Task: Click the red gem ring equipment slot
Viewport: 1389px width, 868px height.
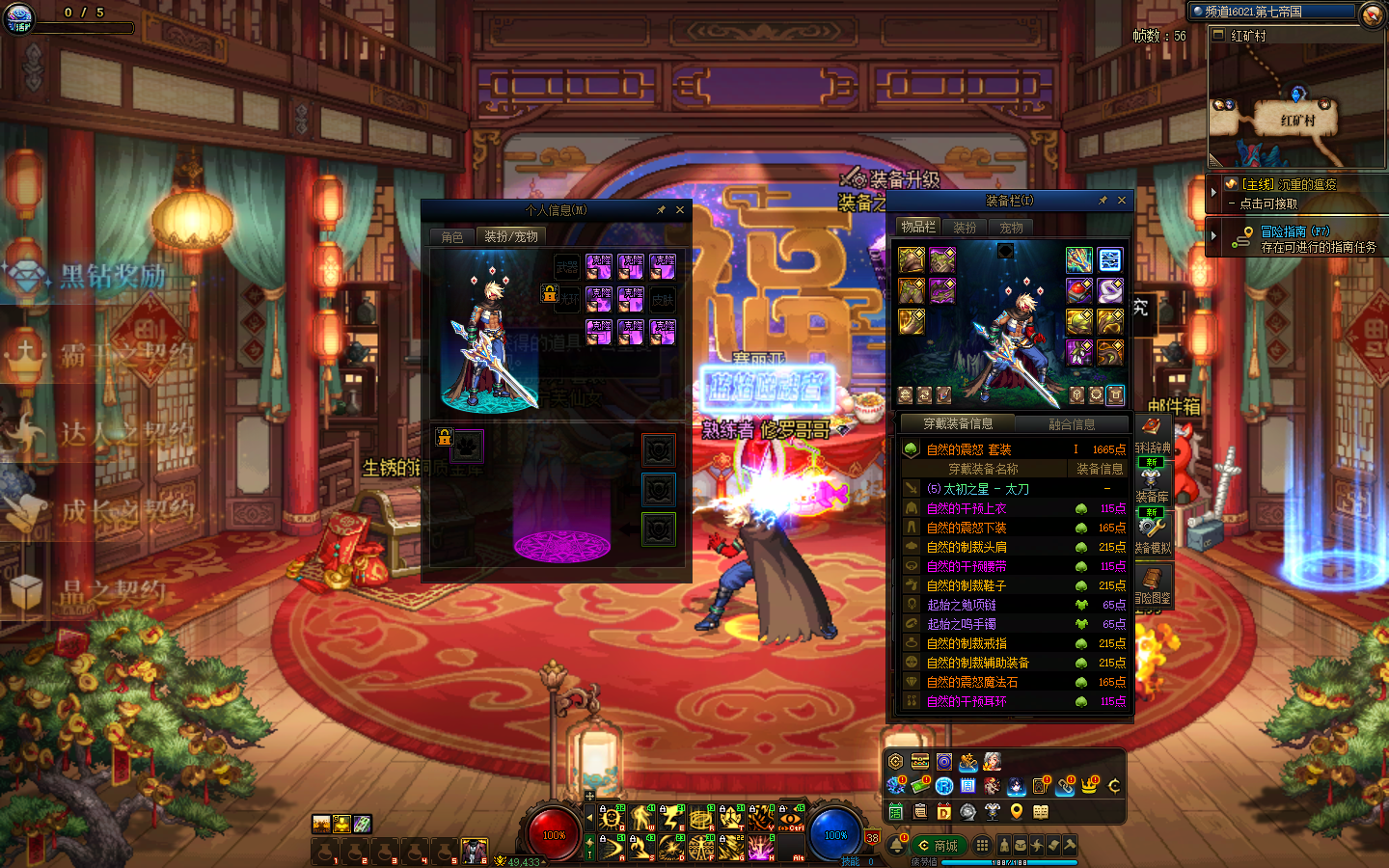Action: (x=1079, y=289)
